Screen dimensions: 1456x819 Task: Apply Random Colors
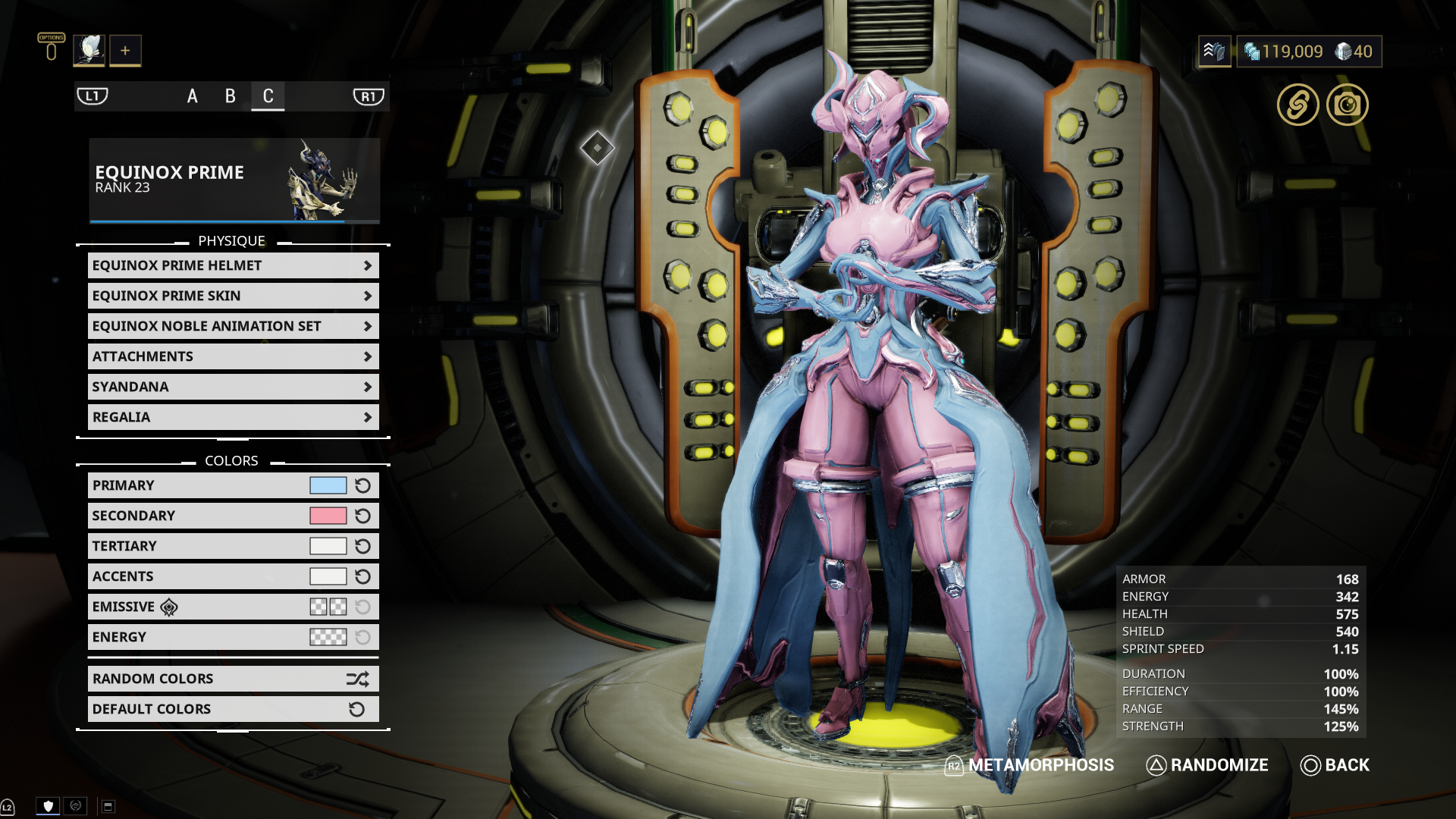click(x=233, y=679)
